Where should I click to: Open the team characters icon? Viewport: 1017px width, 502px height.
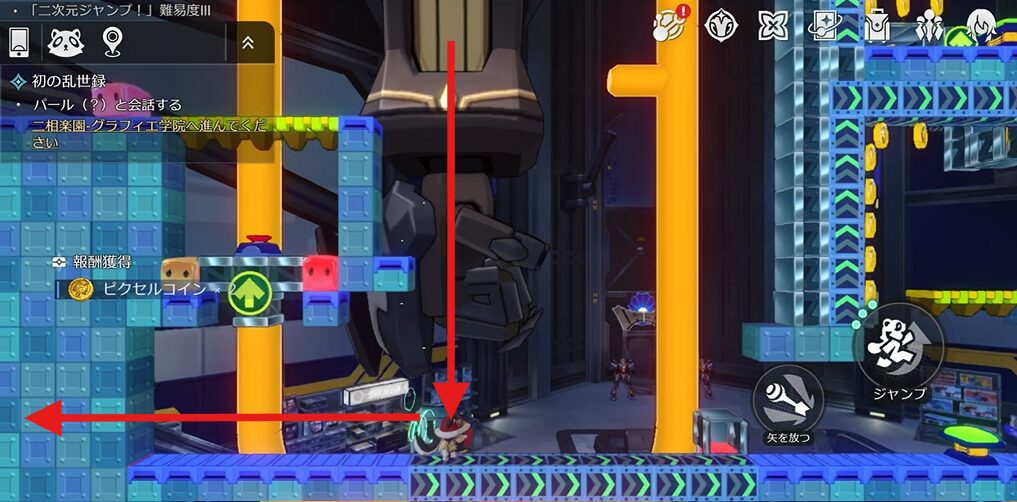point(931,25)
